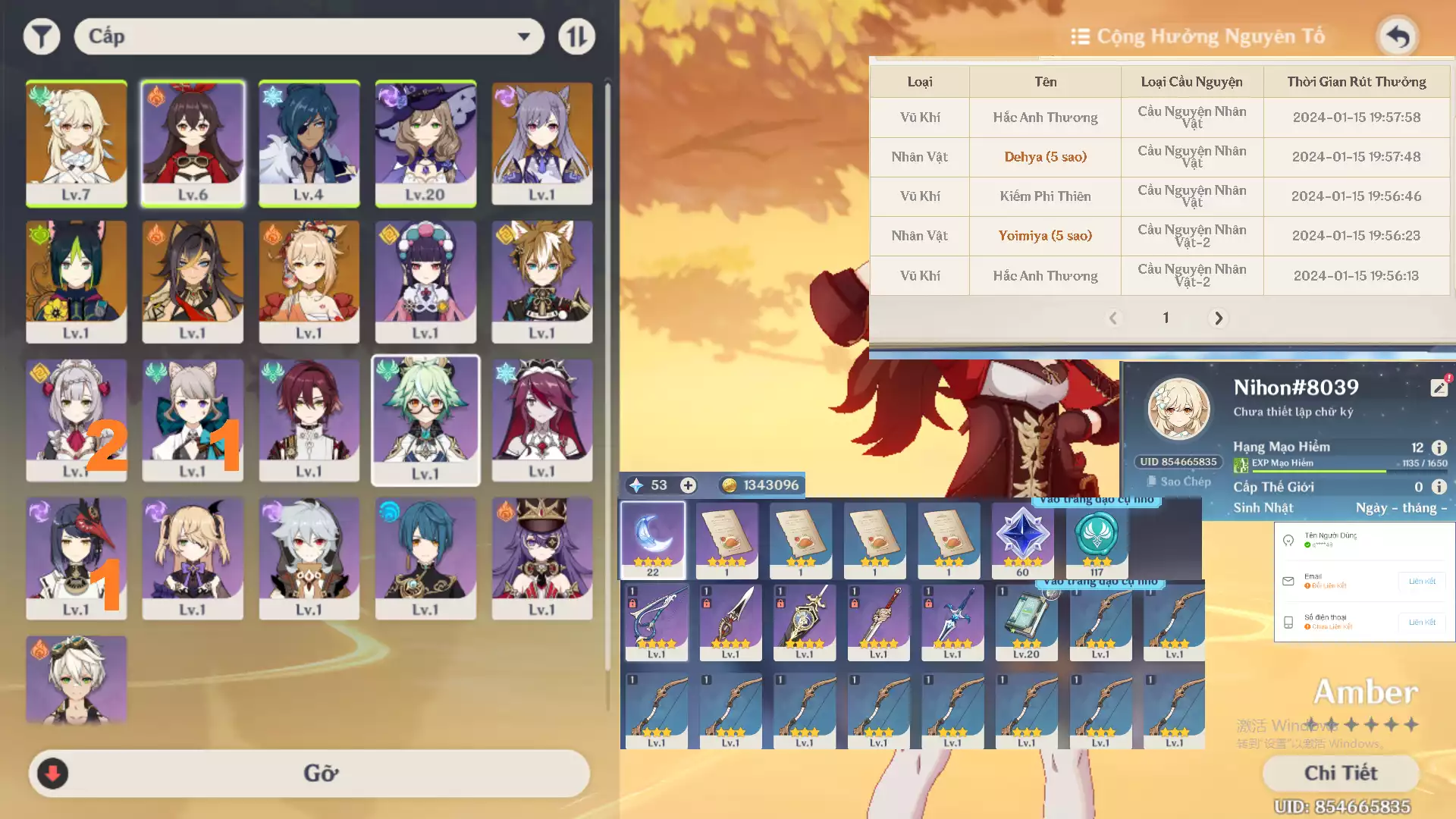Click the Chi Tiết button
This screenshot has height=819, width=1456.
(1341, 773)
